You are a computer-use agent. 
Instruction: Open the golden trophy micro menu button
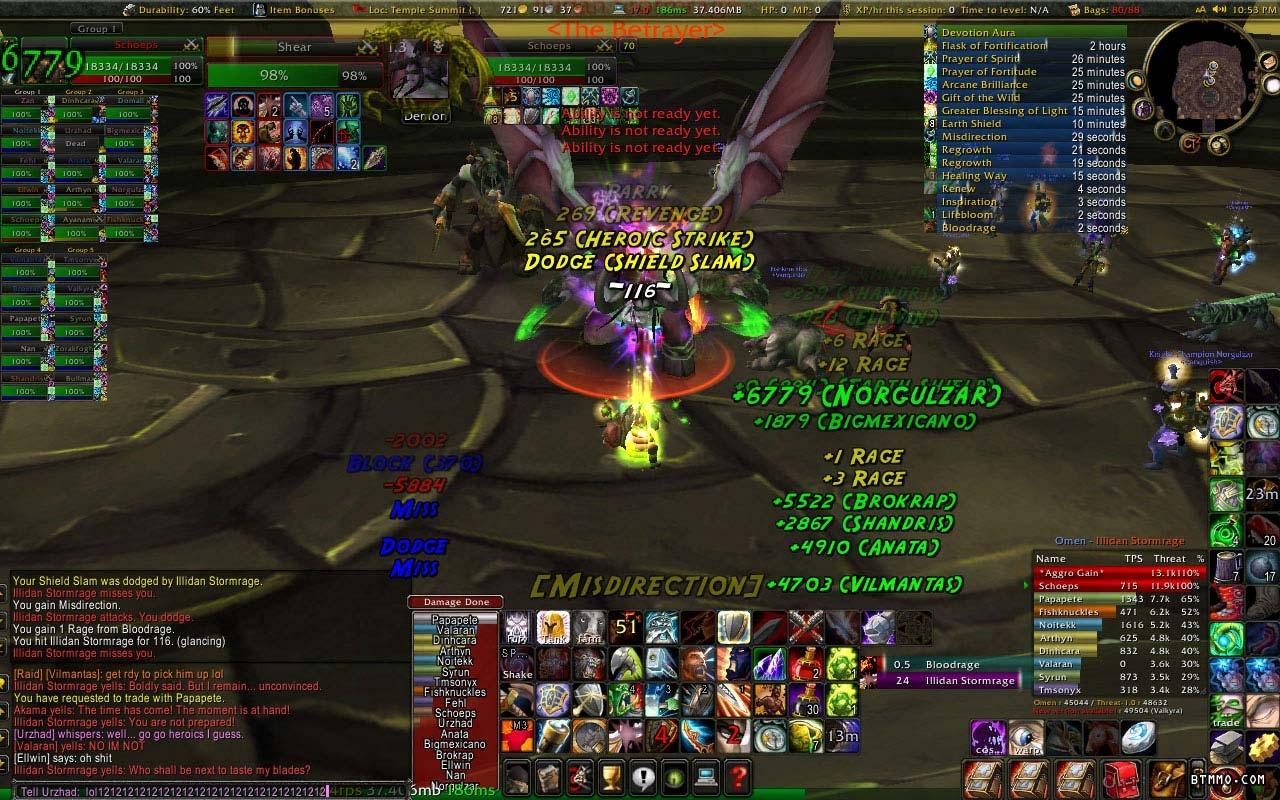pyautogui.click(x=609, y=776)
